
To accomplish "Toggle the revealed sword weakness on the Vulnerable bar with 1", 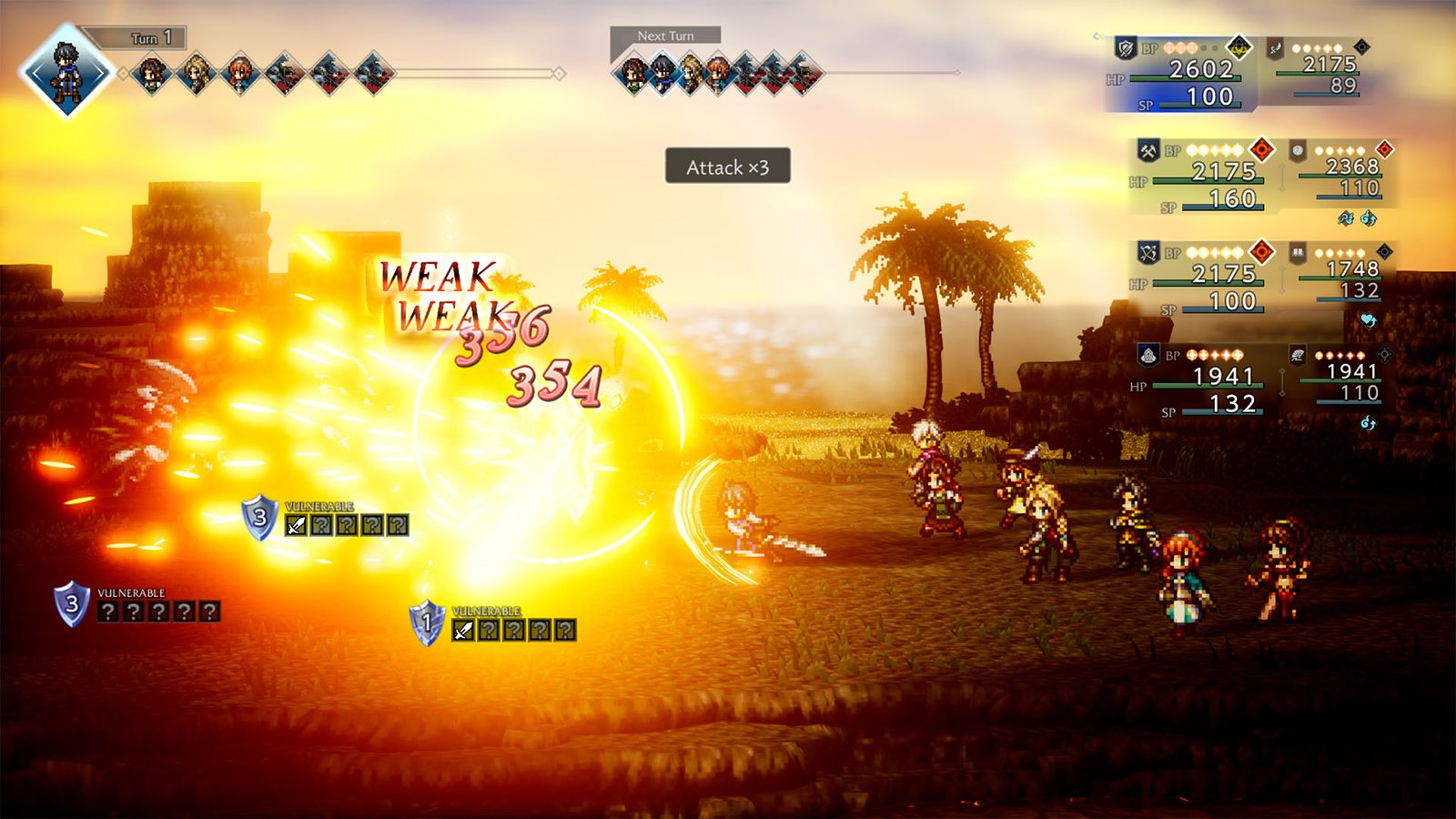I will coord(461,629).
